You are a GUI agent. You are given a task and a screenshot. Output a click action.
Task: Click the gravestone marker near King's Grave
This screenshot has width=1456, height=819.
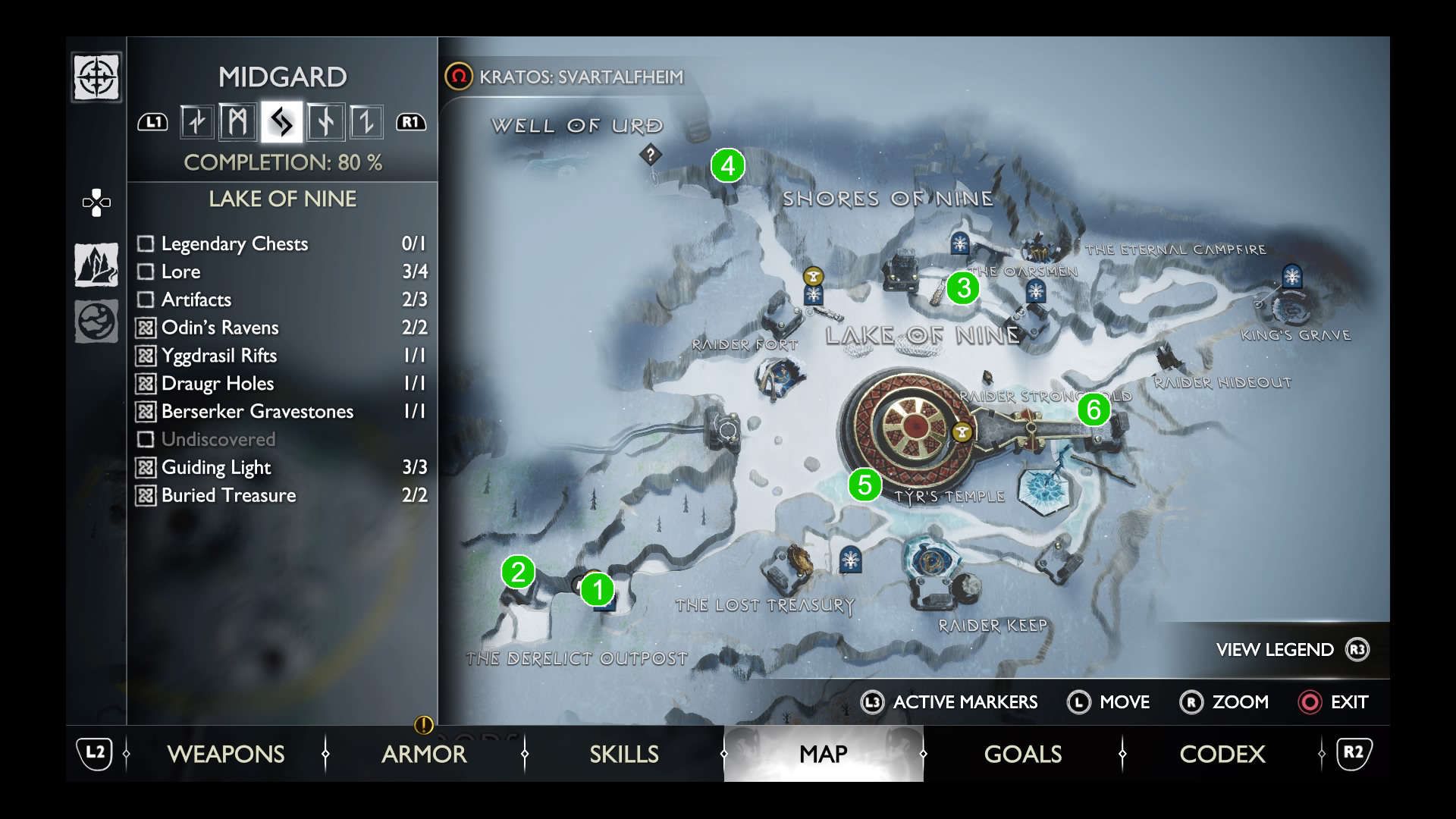point(1291,278)
